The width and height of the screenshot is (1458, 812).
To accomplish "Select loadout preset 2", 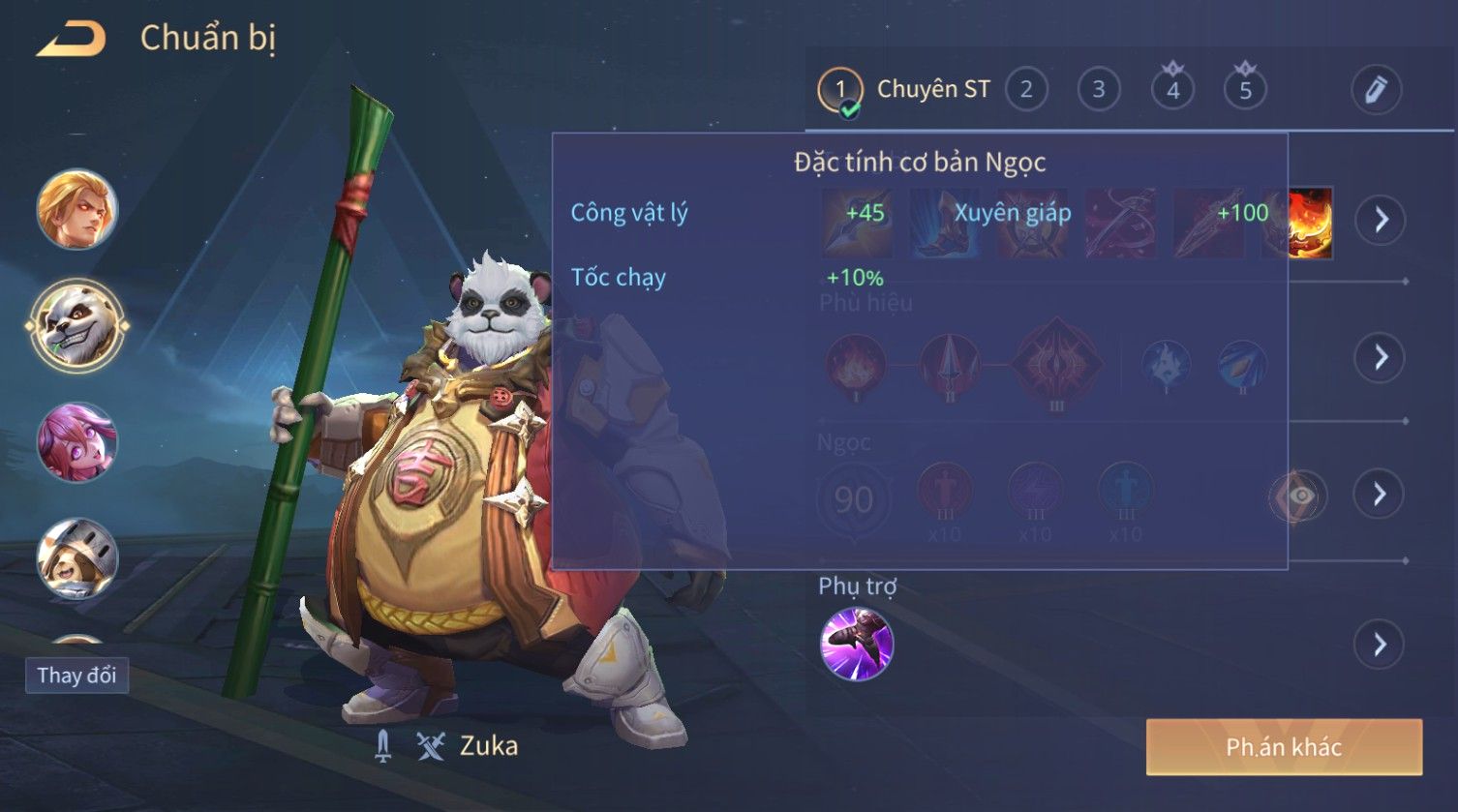I will pos(1026,90).
